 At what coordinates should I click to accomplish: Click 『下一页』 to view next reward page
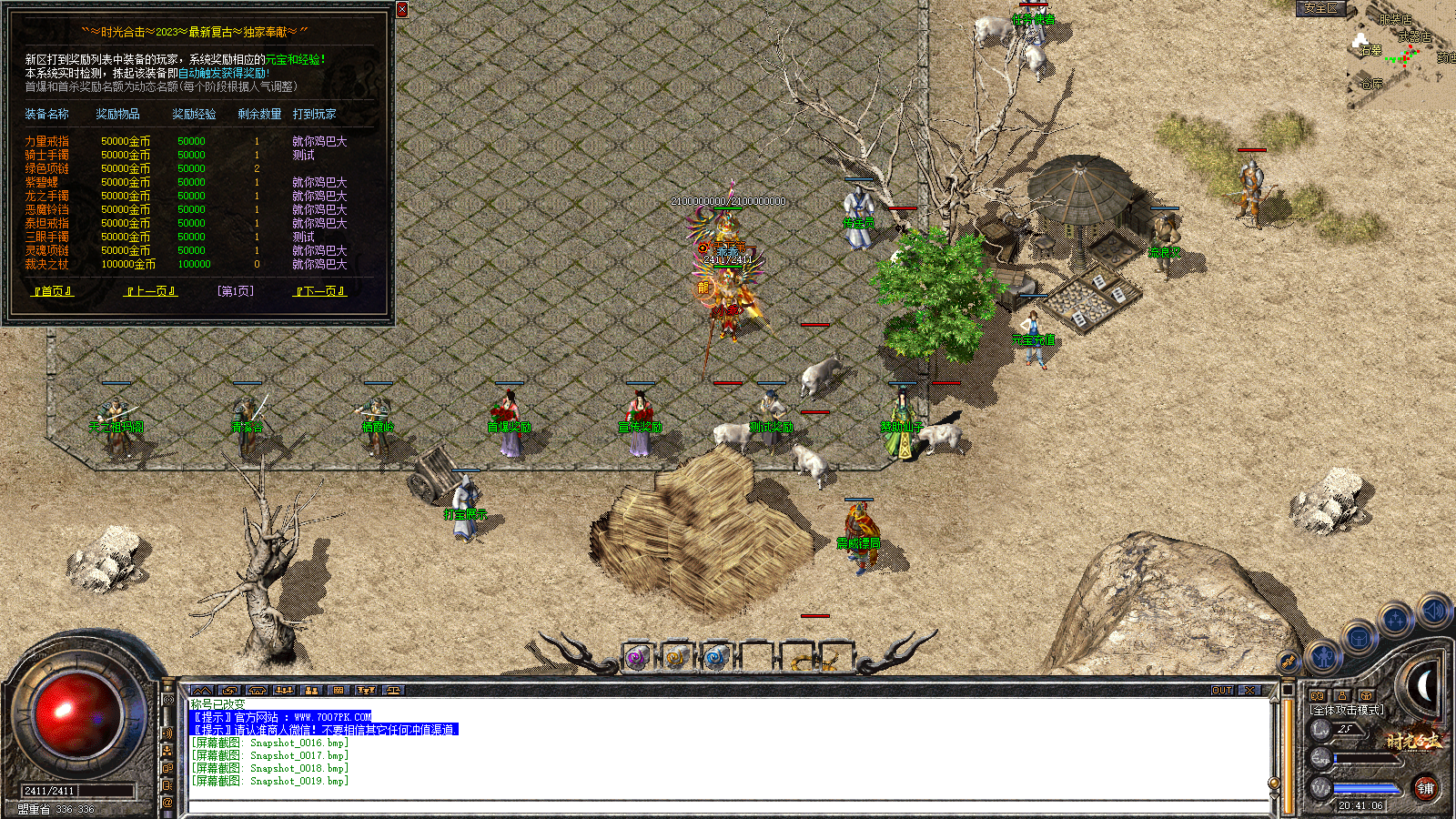point(318,291)
